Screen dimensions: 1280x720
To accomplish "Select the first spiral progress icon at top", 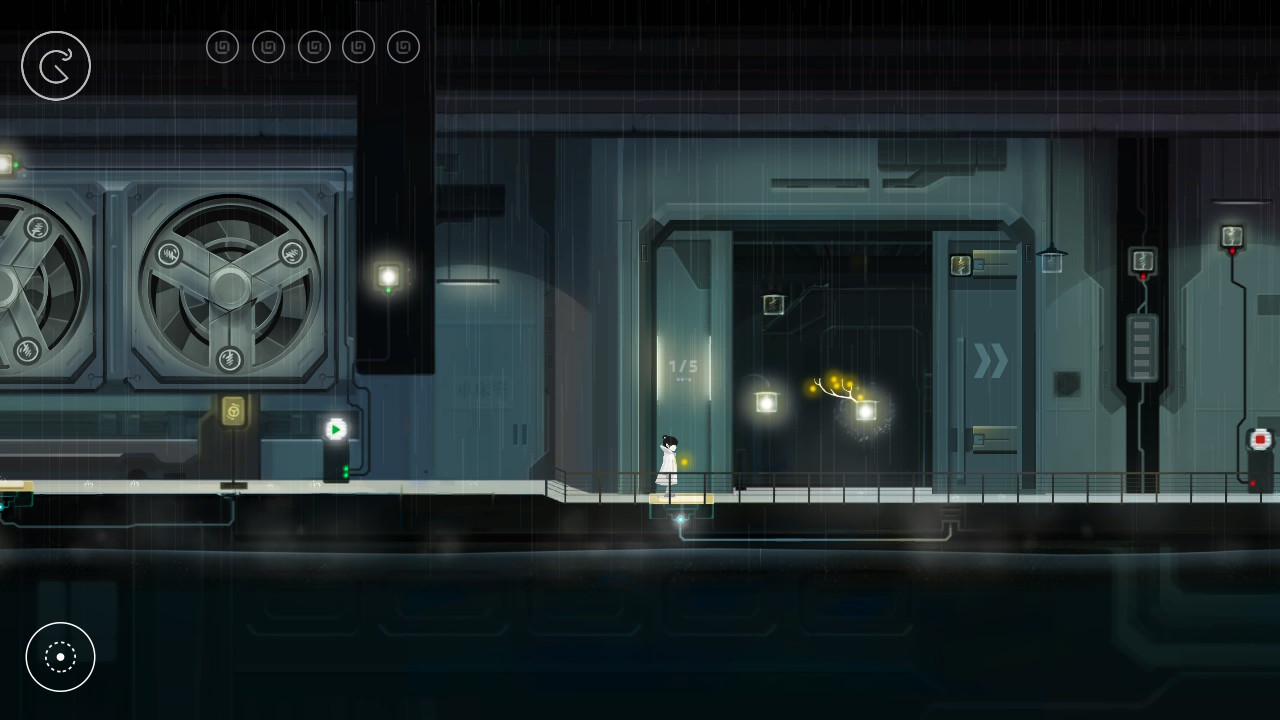I will pyautogui.click(x=222, y=46).
